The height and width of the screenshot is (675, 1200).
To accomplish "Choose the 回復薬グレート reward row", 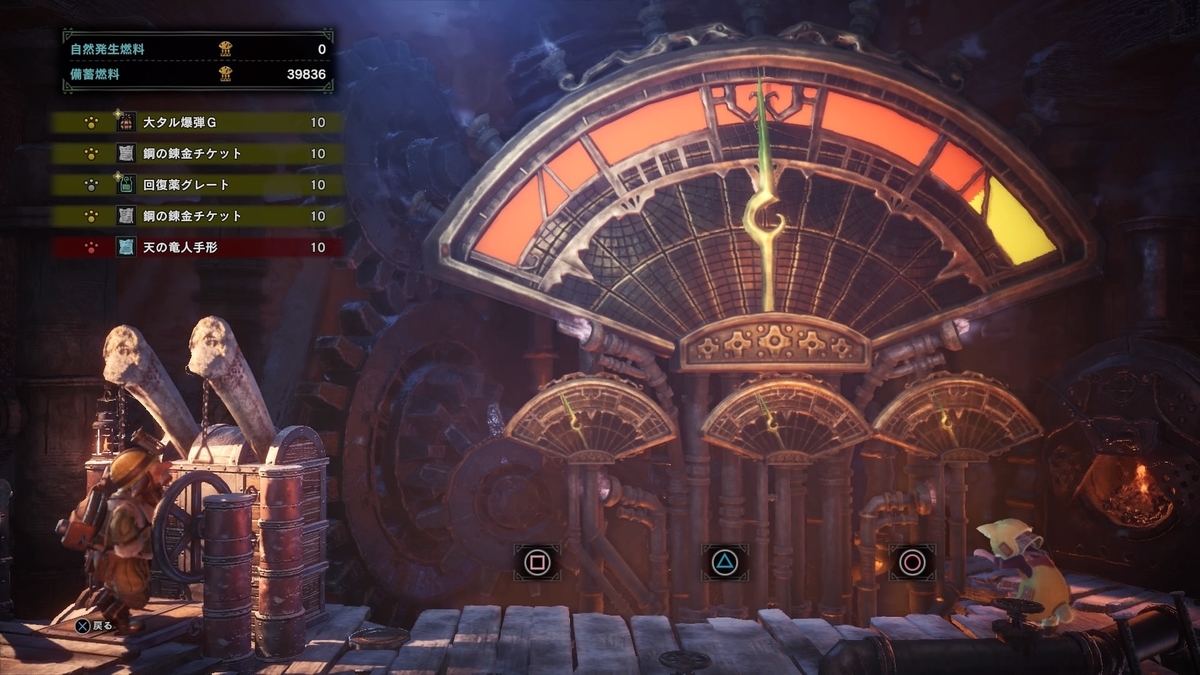I will click(198, 185).
